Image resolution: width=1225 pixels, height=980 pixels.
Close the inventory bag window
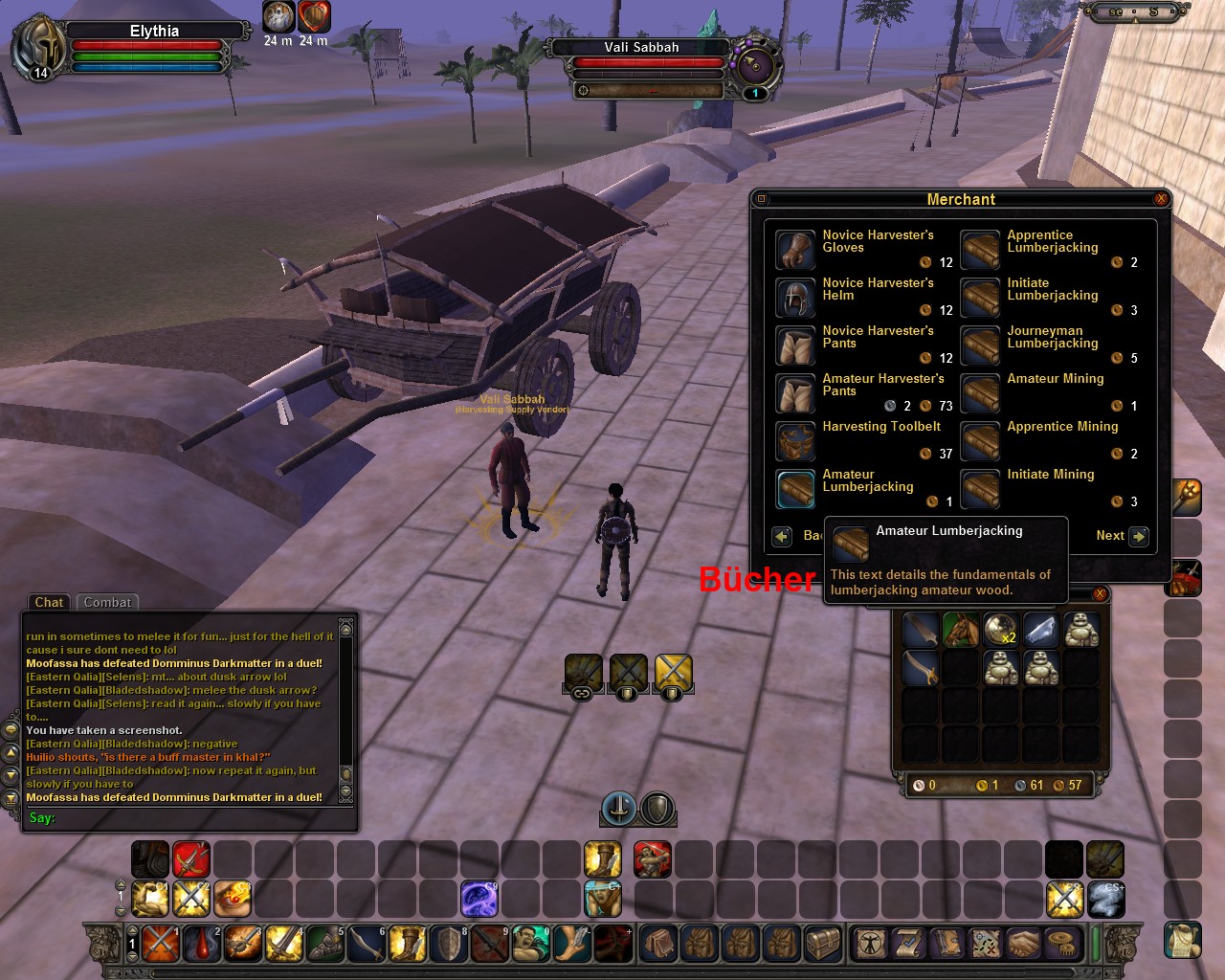tap(1100, 594)
